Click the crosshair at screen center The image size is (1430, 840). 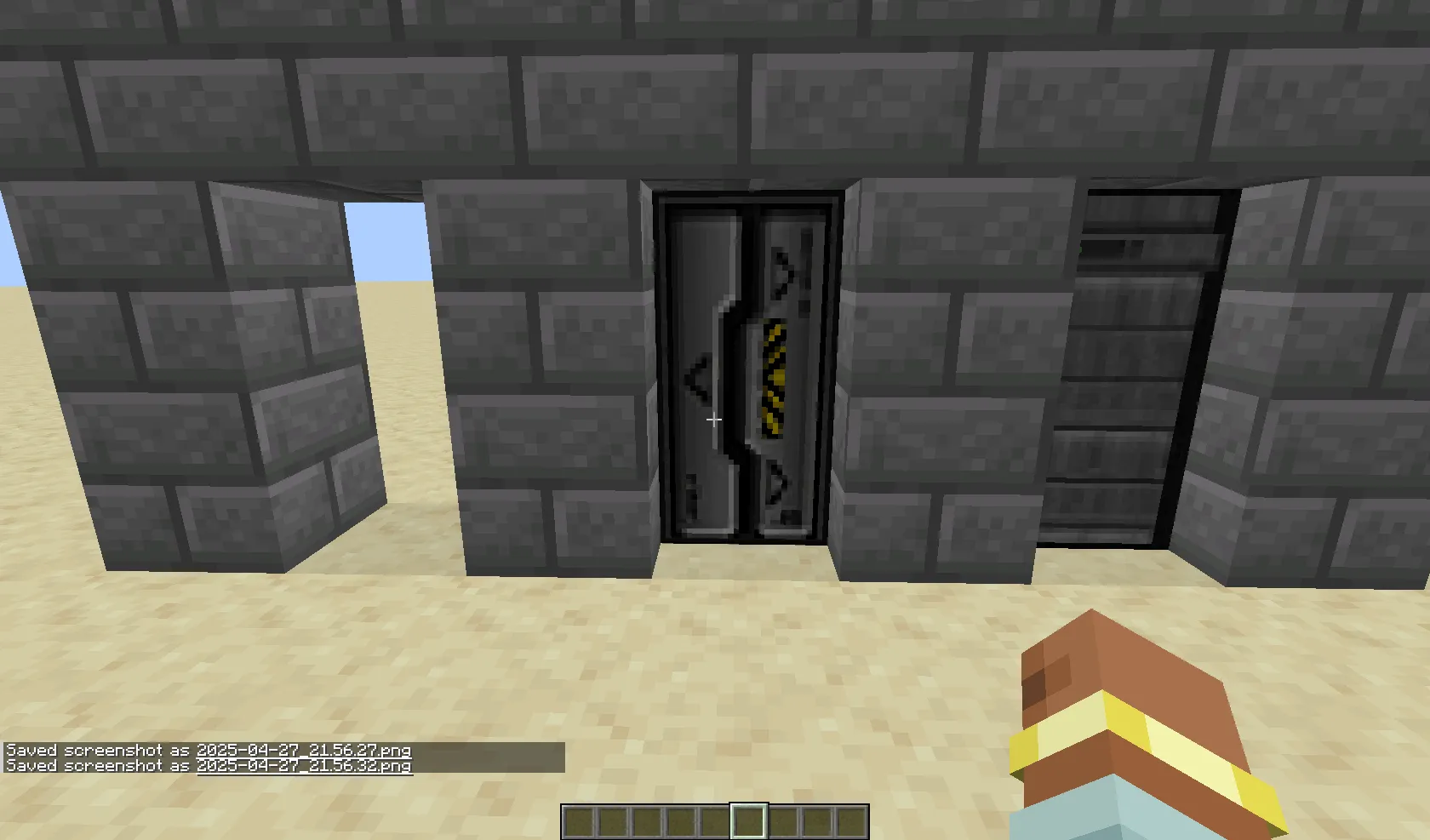pos(714,420)
